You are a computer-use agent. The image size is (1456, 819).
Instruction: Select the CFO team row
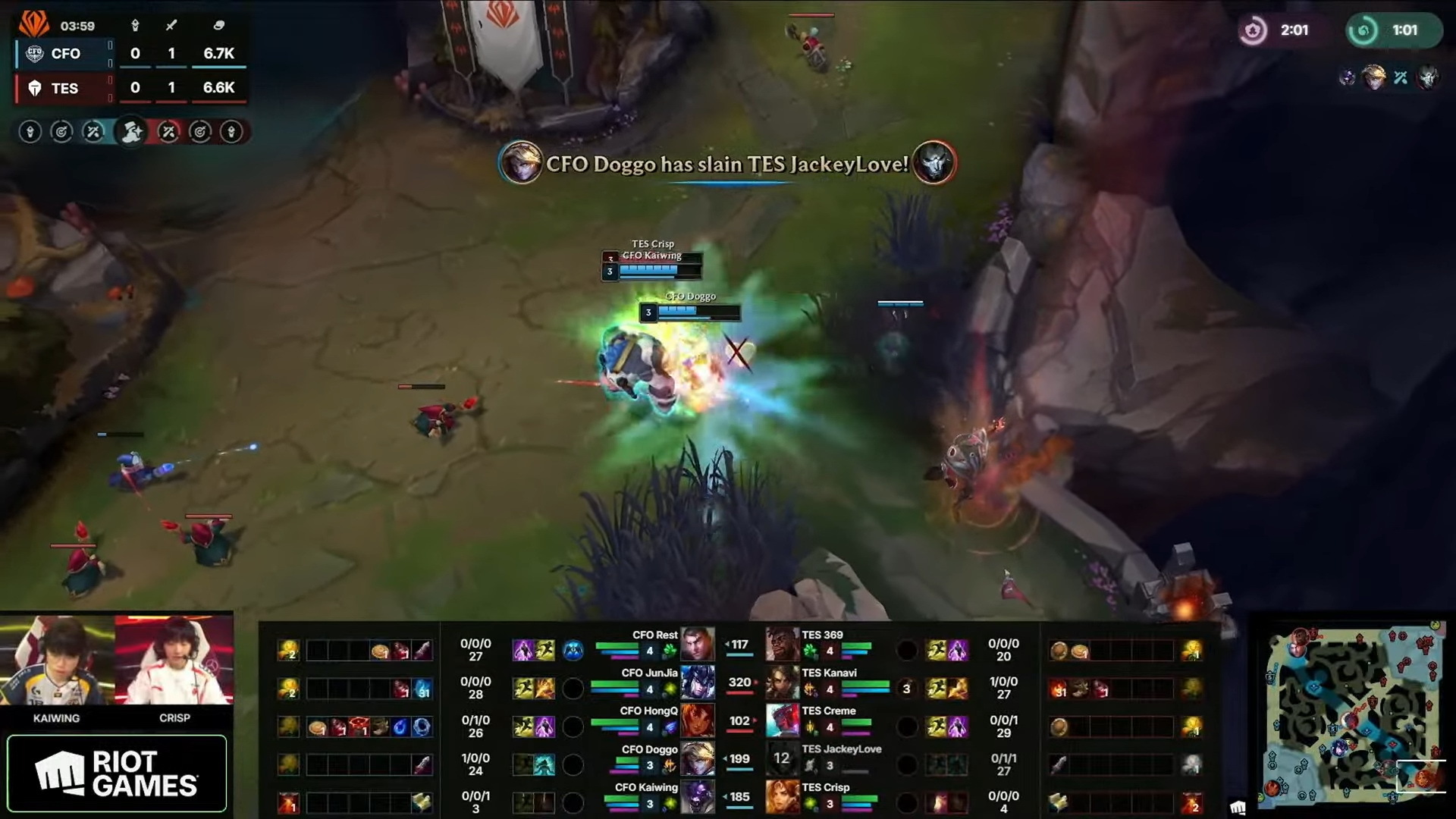66,53
